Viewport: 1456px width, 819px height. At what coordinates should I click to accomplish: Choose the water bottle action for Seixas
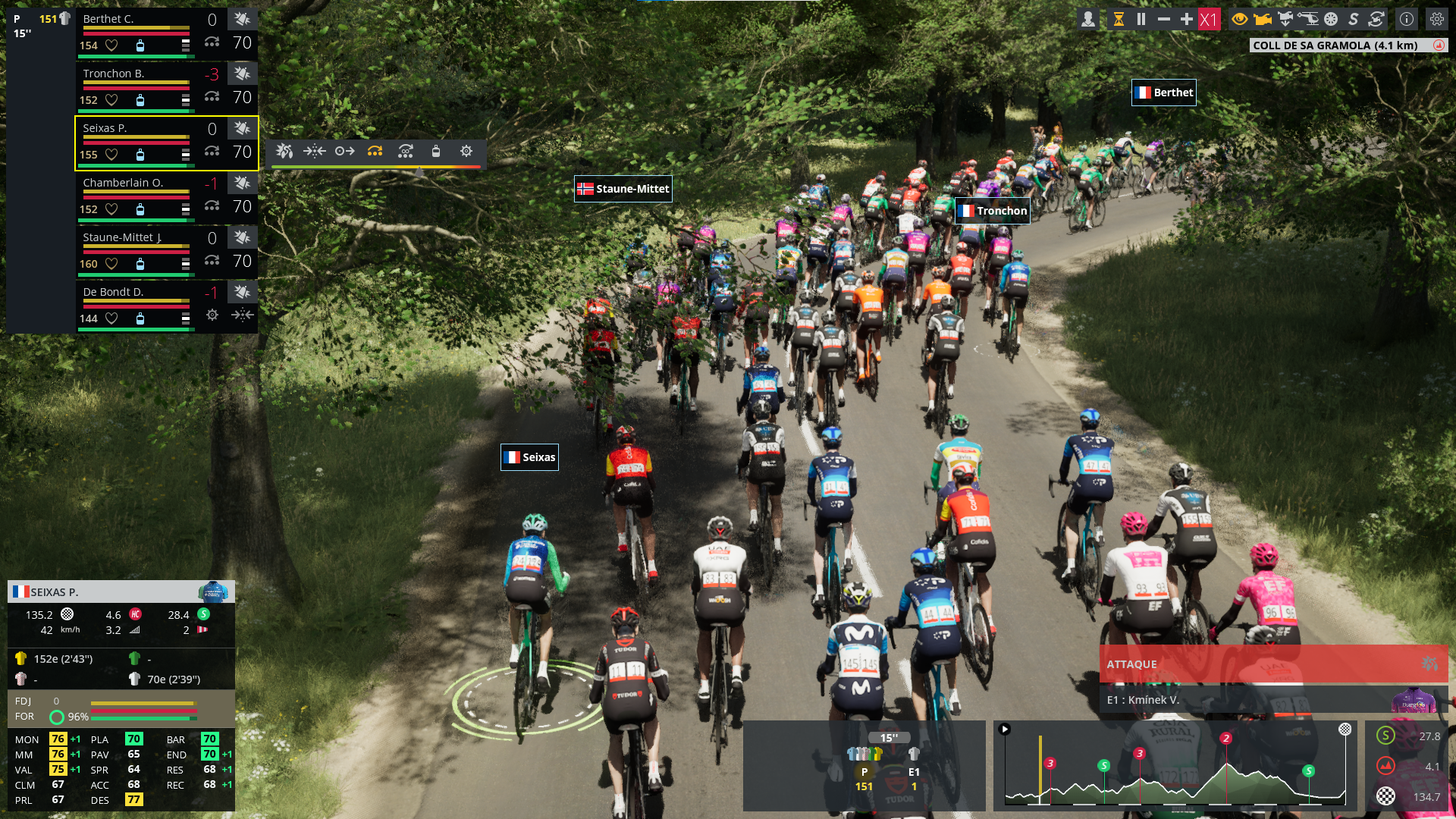(x=436, y=152)
